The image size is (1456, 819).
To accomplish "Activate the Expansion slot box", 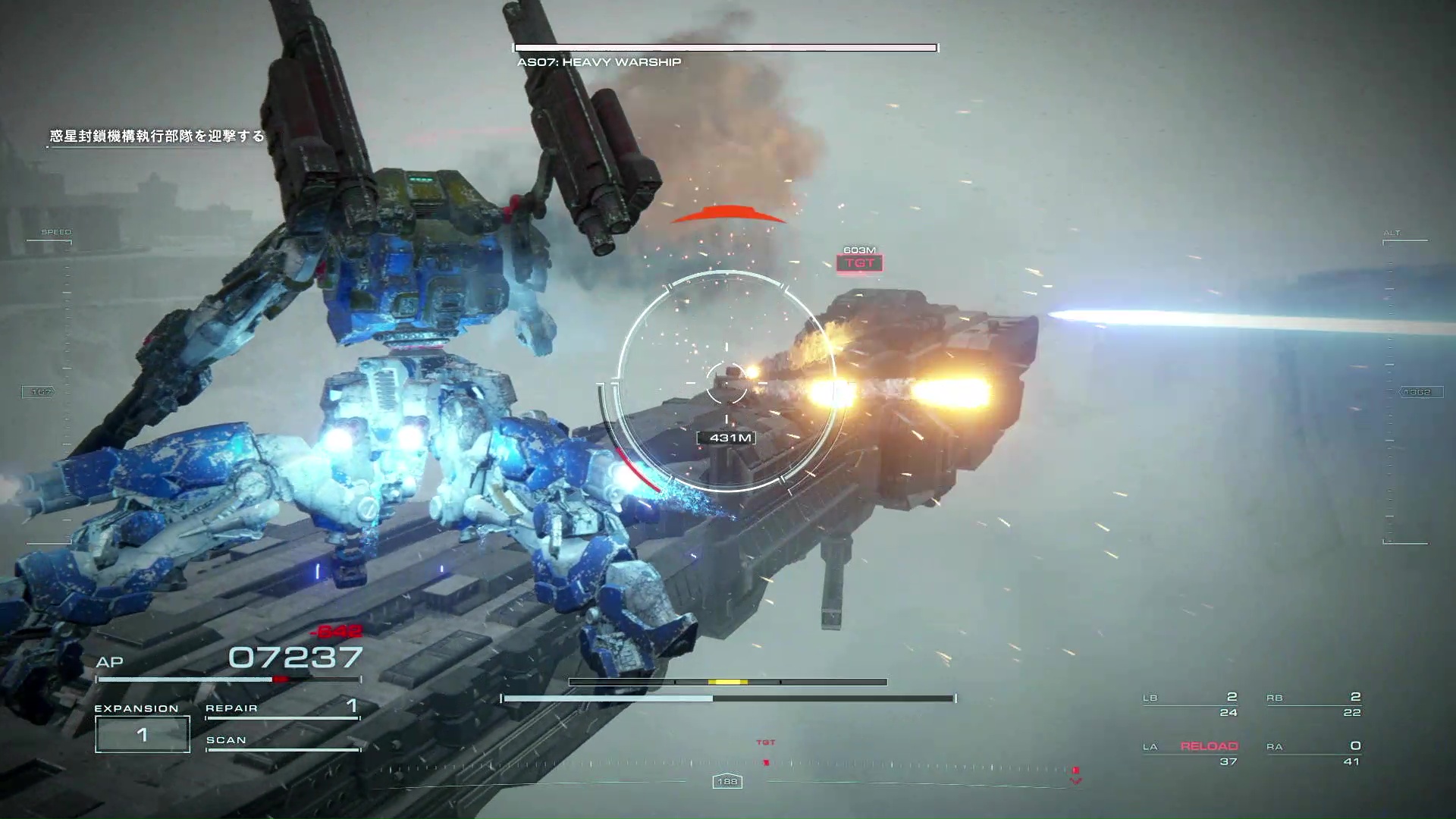I will click(143, 734).
